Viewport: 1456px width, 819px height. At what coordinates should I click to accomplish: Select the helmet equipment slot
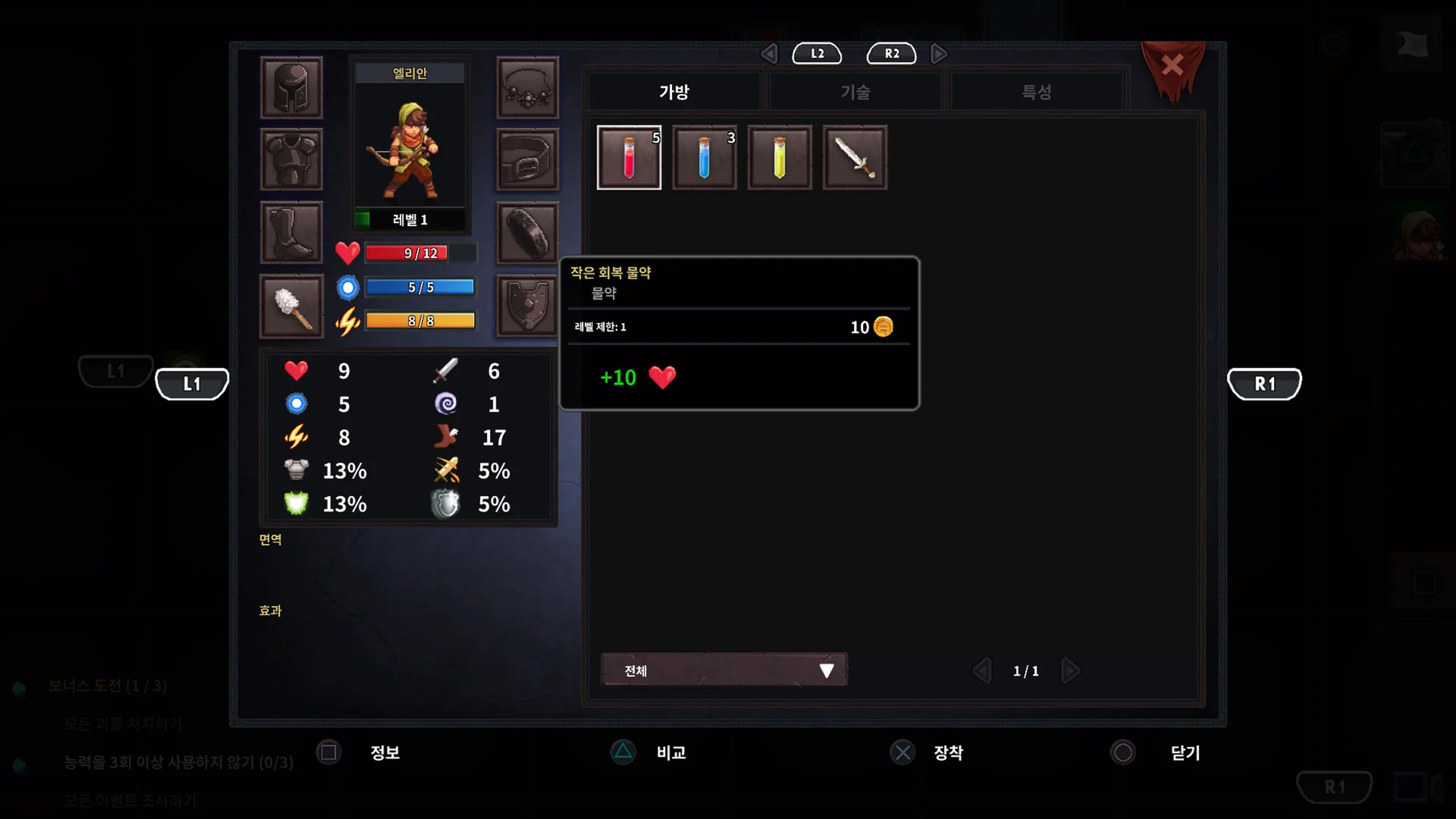click(292, 87)
